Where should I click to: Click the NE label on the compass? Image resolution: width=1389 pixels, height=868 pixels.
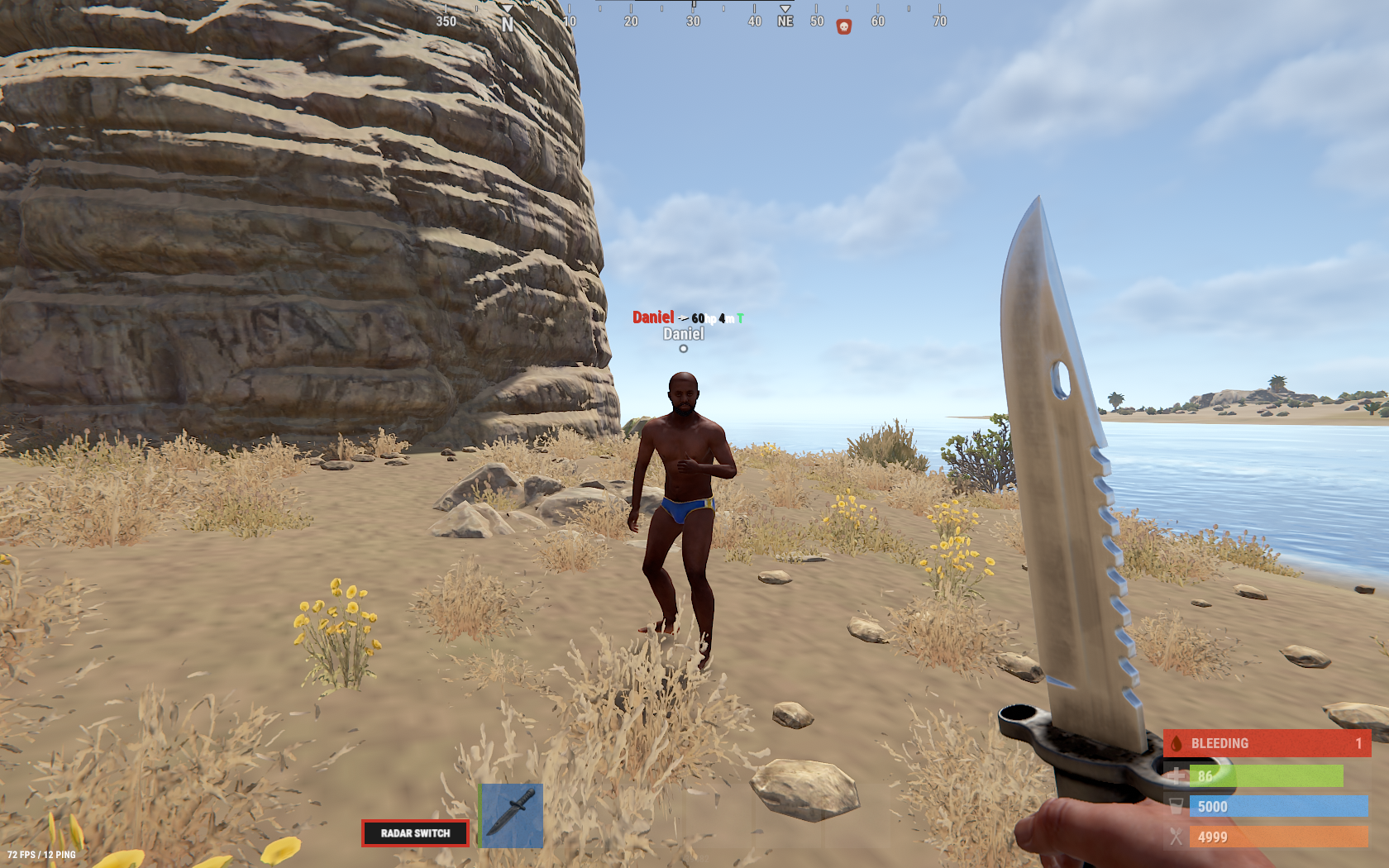(x=783, y=20)
